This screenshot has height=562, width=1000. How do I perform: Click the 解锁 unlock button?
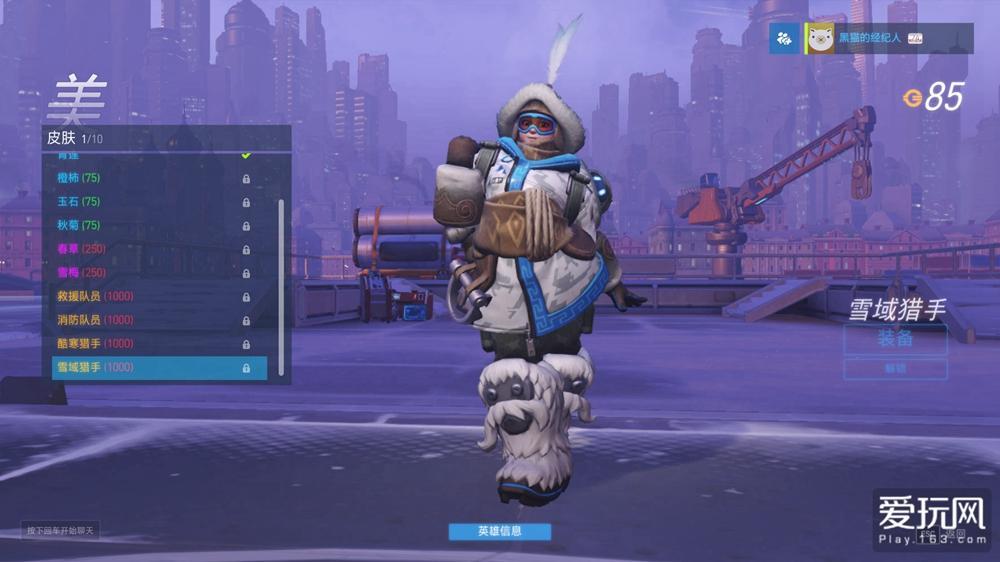pos(895,369)
